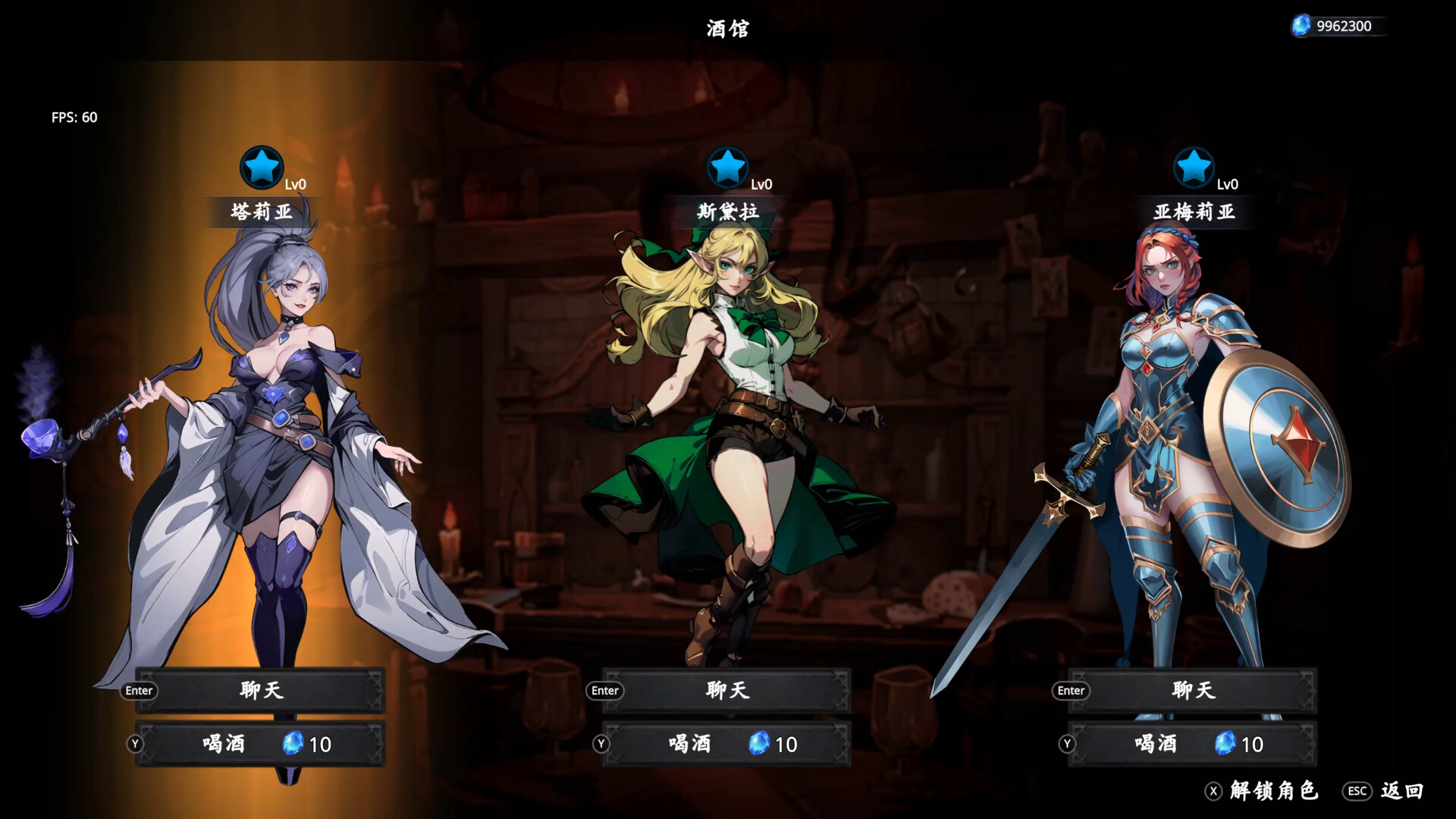Viewport: 1456px width, 819px height.
Task: Click the star level icon above 斯黛拉
Action: pos(729,168)
